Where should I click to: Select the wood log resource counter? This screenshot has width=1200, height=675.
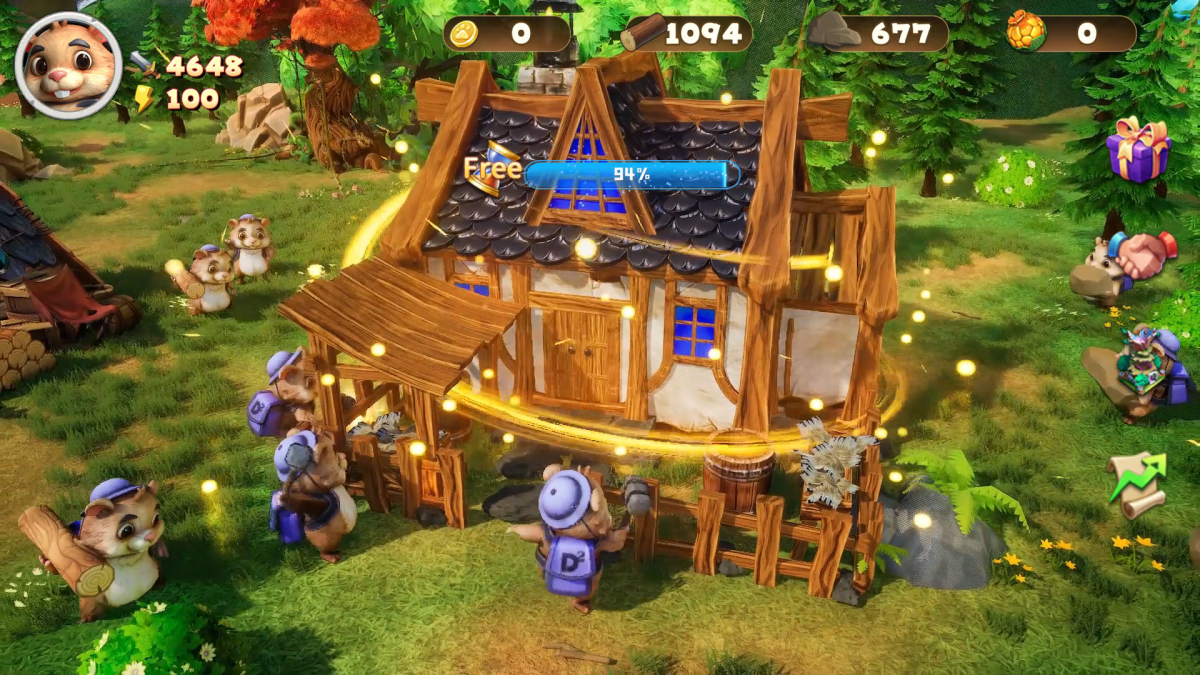(685, 34)
